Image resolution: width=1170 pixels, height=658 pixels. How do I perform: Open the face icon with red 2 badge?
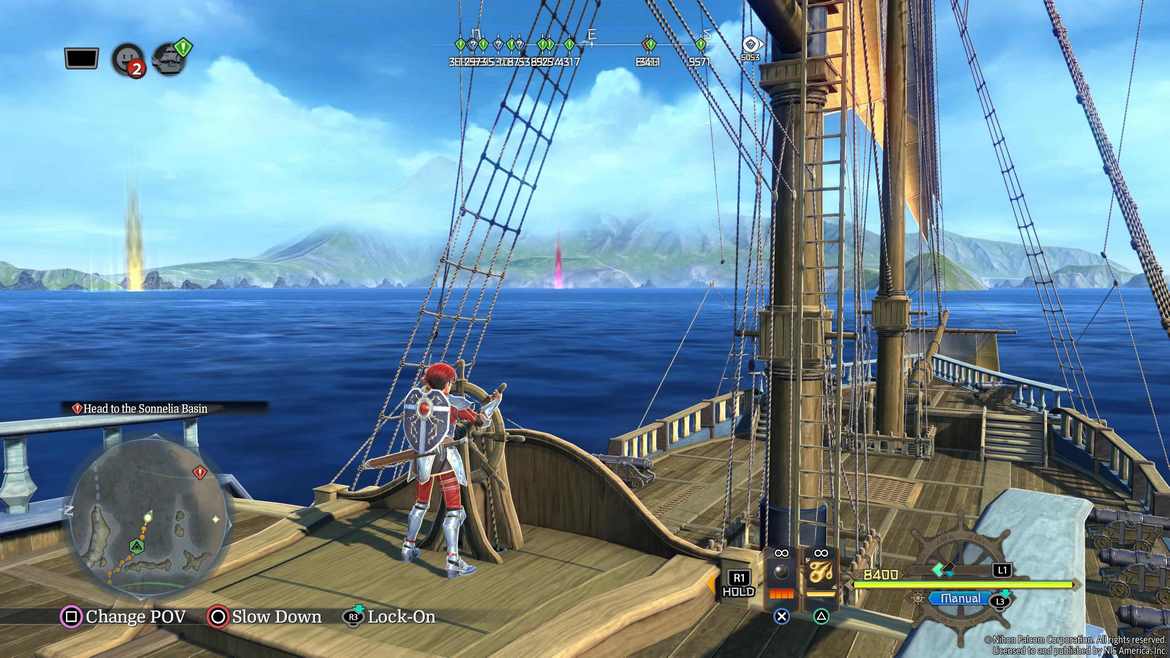tap(127, 60)
